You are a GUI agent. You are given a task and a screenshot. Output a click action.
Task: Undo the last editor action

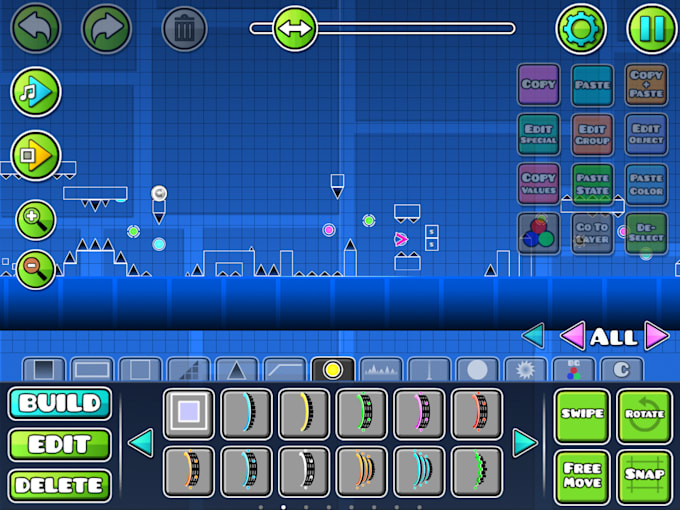(x=35, y=28)
